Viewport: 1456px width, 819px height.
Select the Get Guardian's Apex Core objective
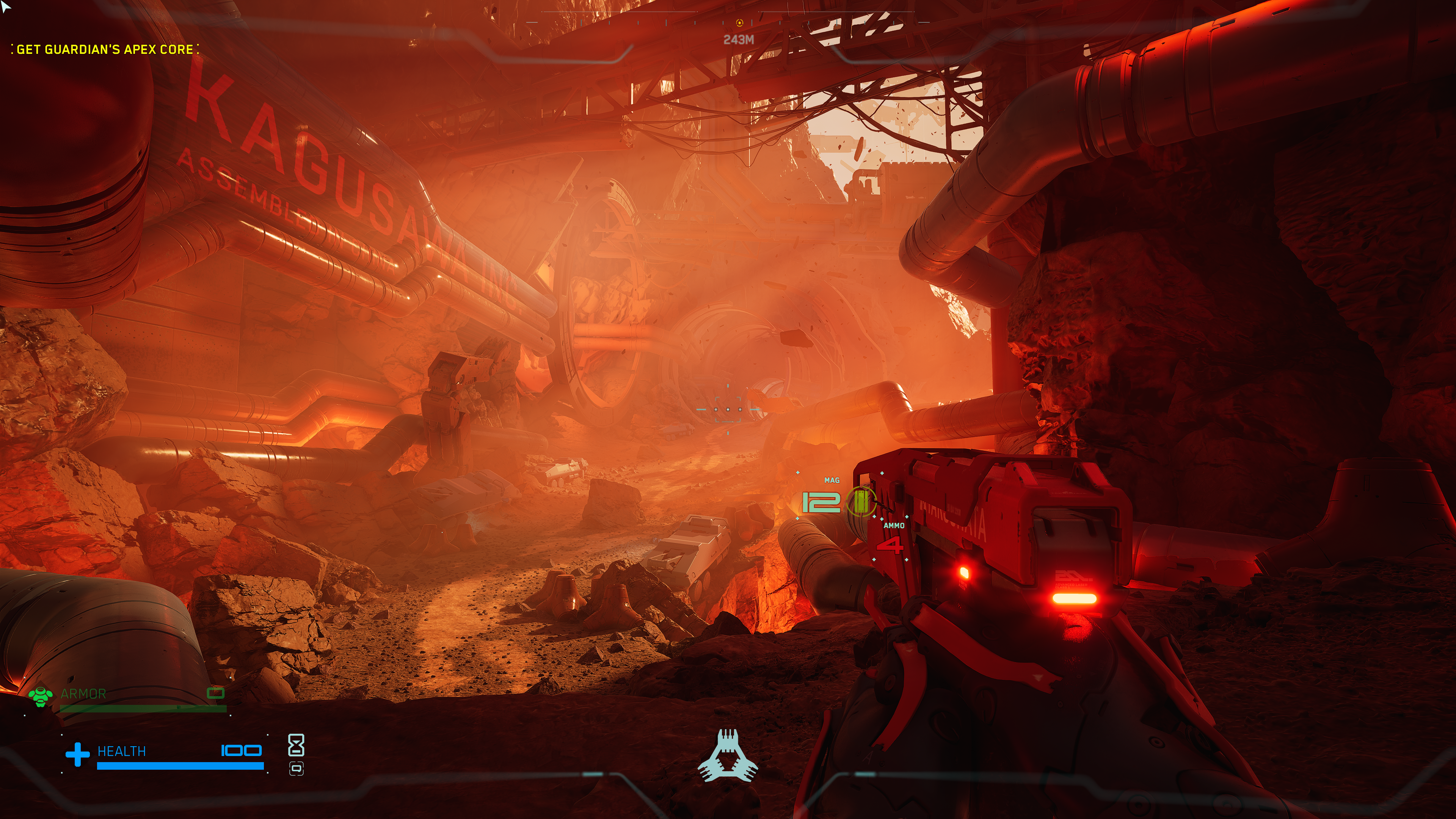click(105, 50)
